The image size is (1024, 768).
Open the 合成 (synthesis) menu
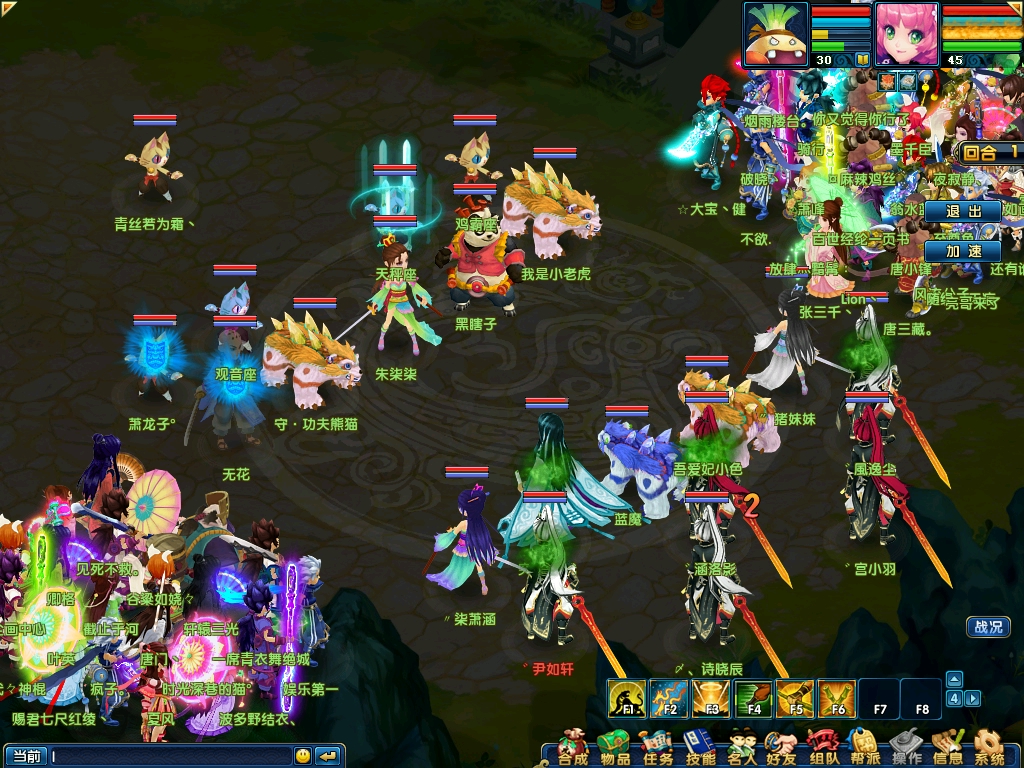pyautogui.click(x=573, y=748)
